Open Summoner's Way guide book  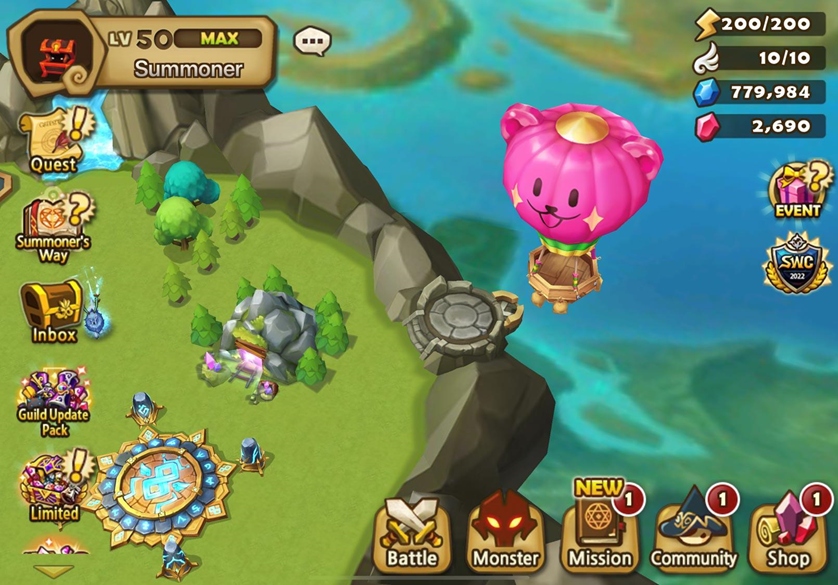click(53, 226)
